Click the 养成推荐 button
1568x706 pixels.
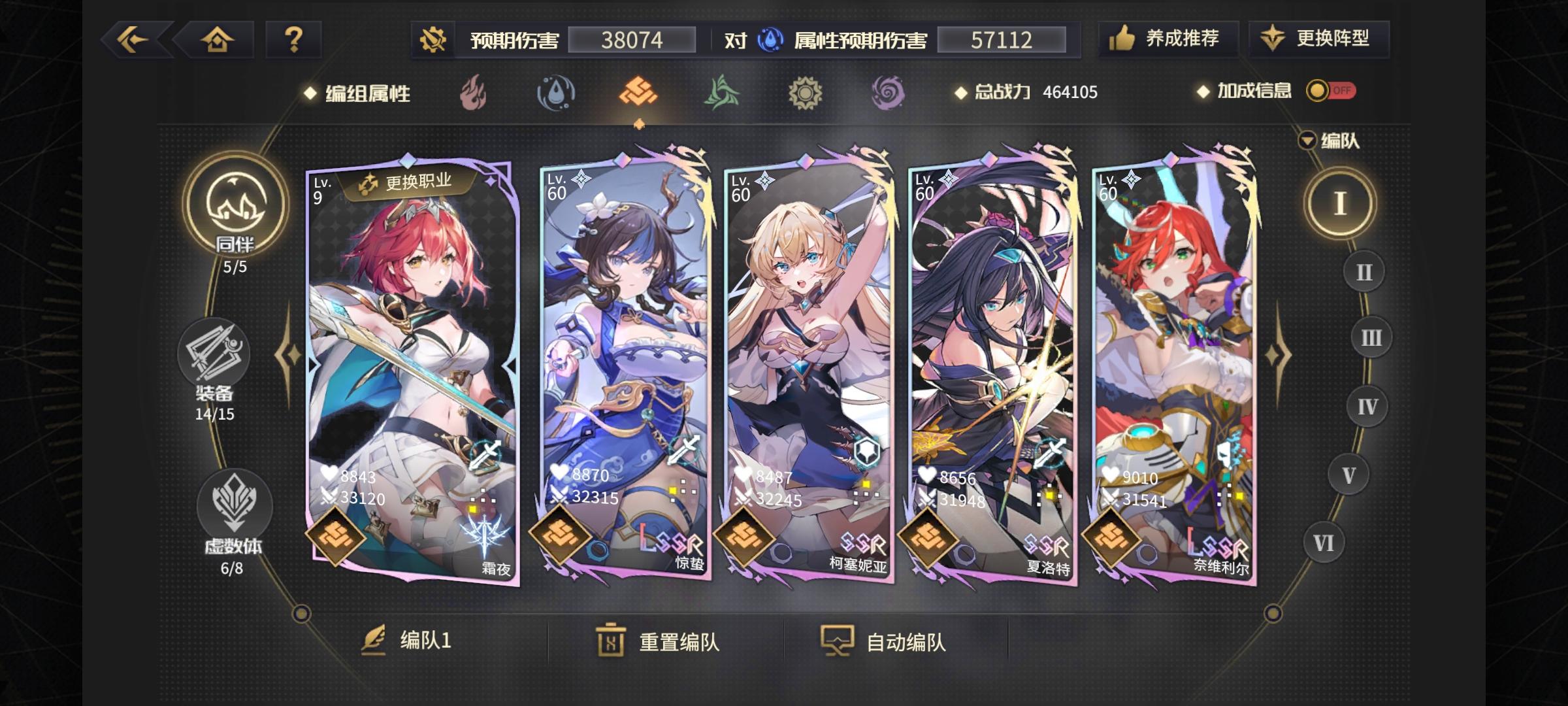(1169, 39)
